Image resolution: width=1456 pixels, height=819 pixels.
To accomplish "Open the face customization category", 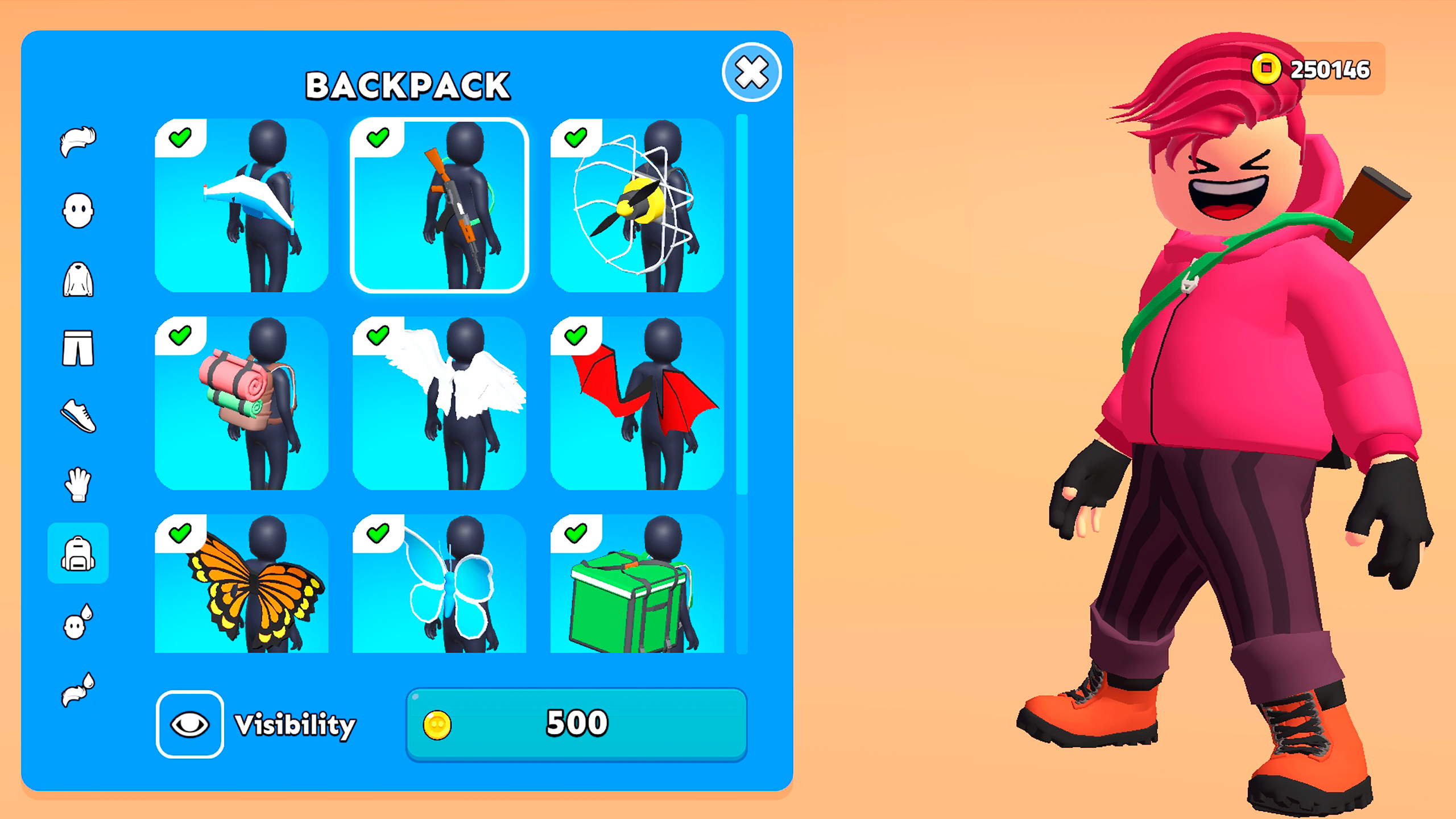I will click(78, 208).
